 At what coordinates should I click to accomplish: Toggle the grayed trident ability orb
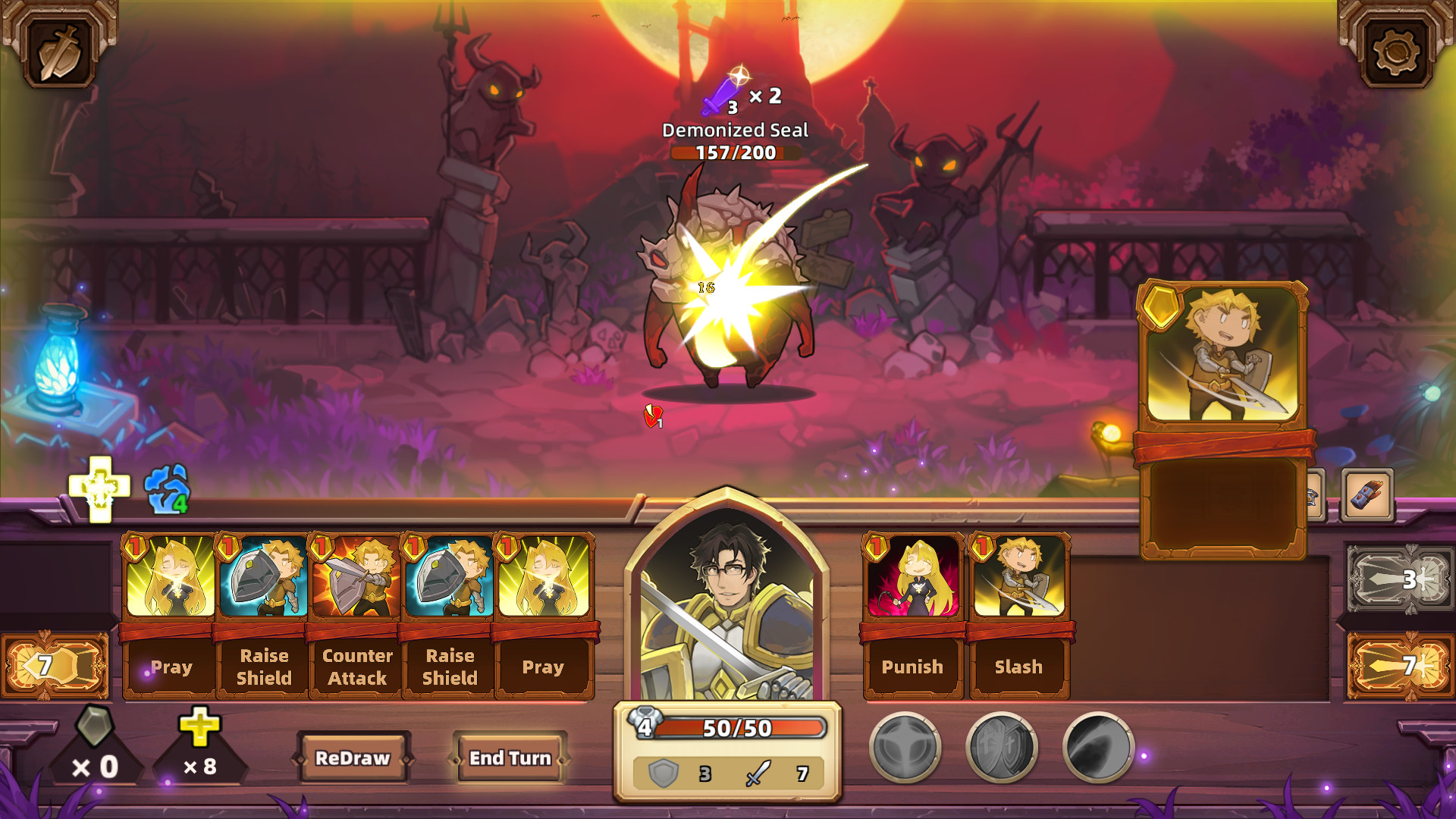coord(905,748)
